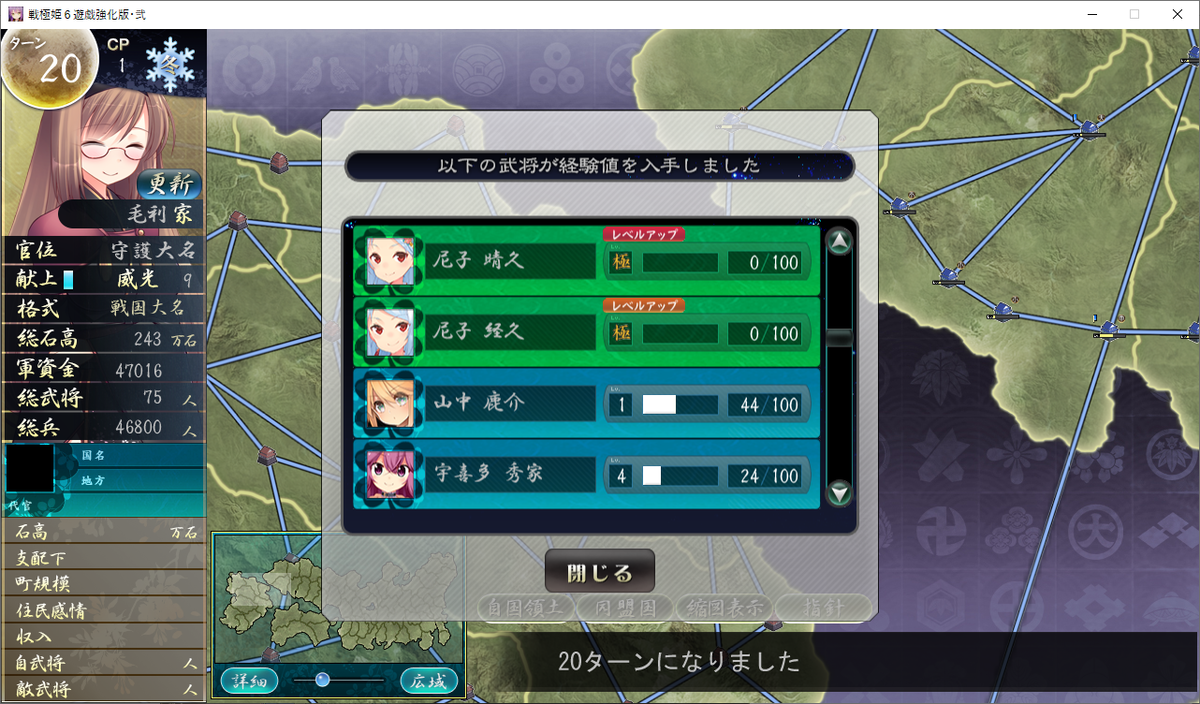This screenshot has height=704, width=1200.
Task: Toggle the 縮図表示 miniature map display
Action: pyautogui.click(x=723, y=607)
